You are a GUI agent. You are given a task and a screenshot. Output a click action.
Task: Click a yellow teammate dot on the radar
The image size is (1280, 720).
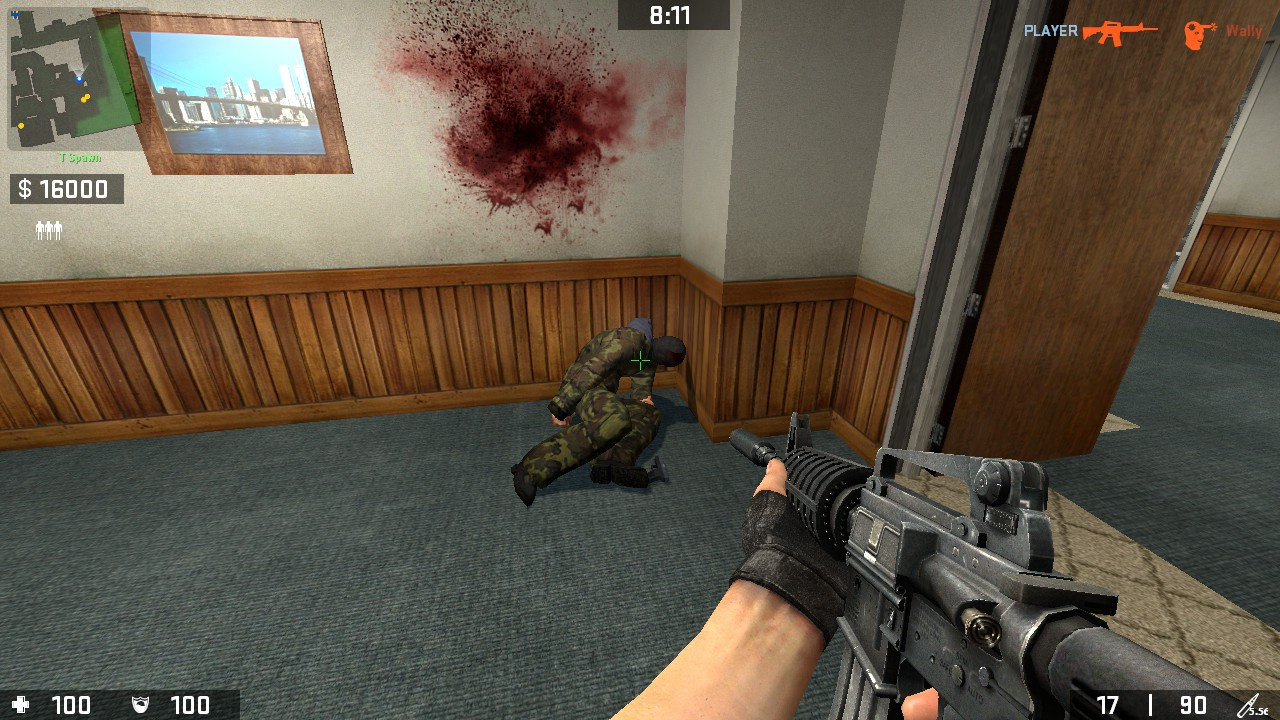[x=85, y=98]
